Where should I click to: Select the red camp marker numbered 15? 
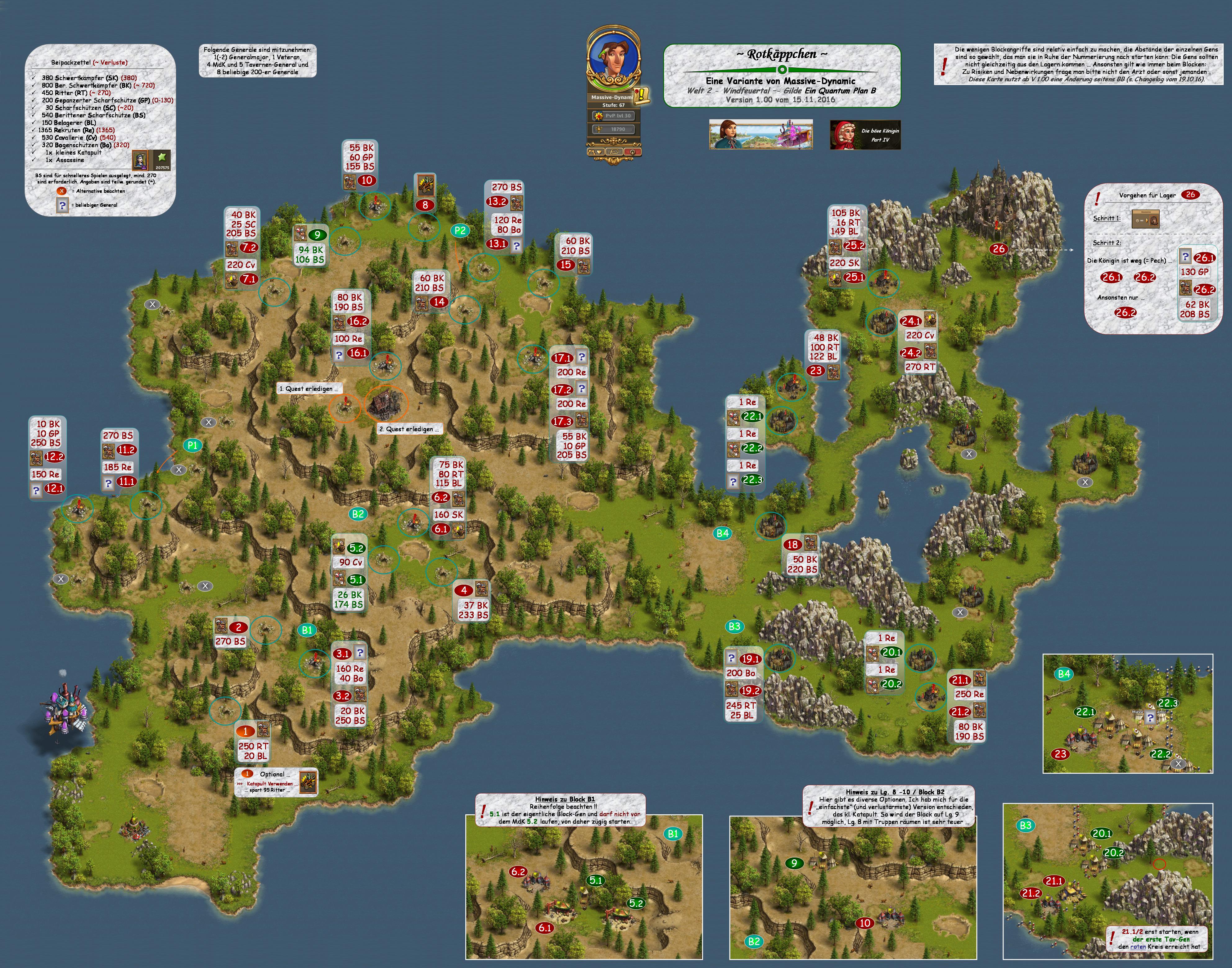(x=566, y=265)
